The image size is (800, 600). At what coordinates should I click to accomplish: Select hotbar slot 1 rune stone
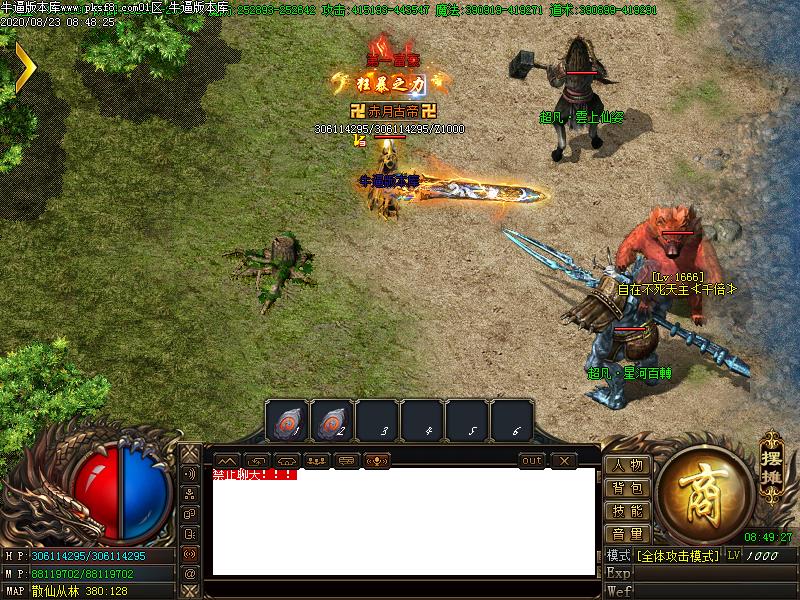coord(287,422)
